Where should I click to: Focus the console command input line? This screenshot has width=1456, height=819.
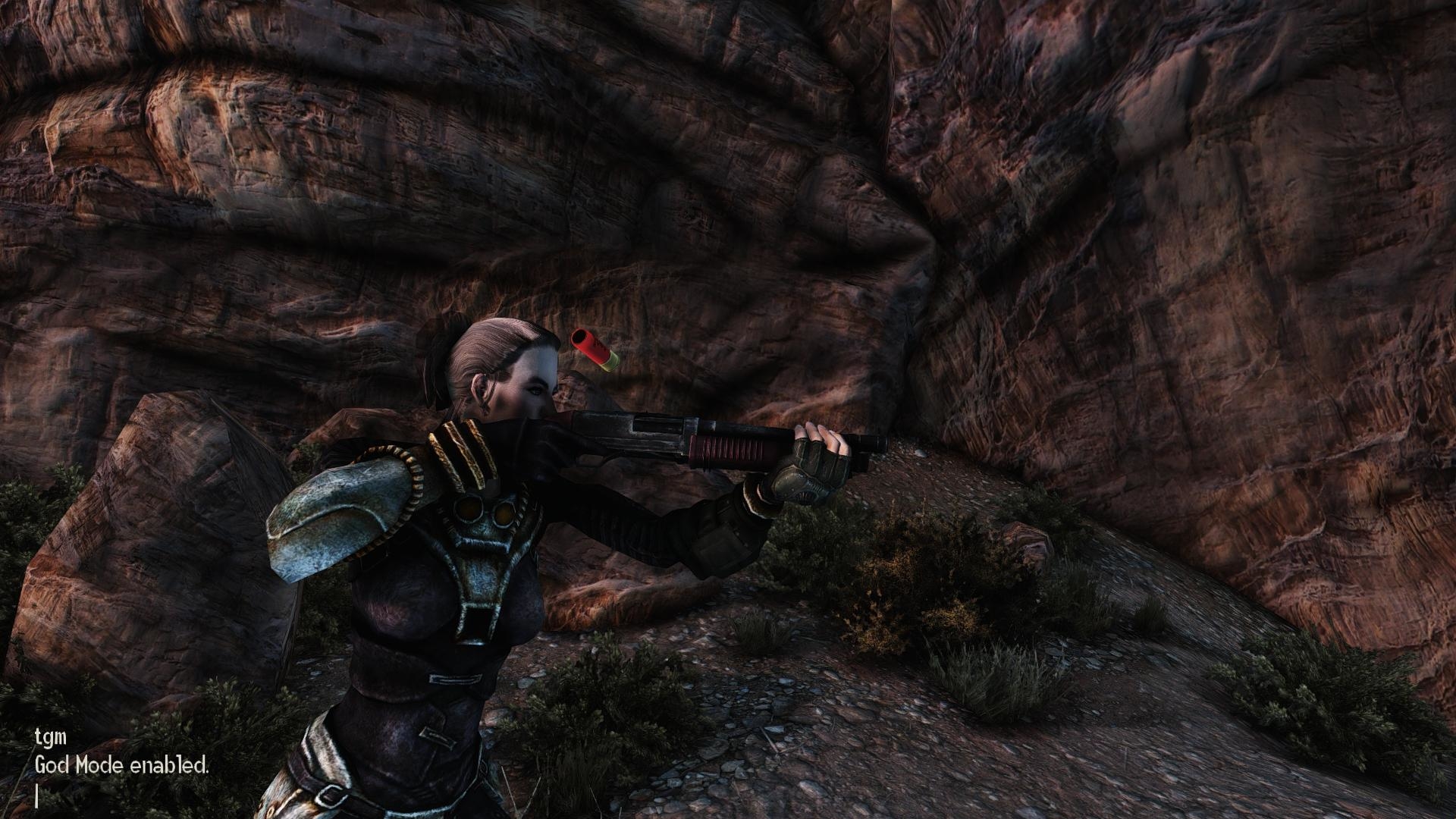(x=38, y=796)
